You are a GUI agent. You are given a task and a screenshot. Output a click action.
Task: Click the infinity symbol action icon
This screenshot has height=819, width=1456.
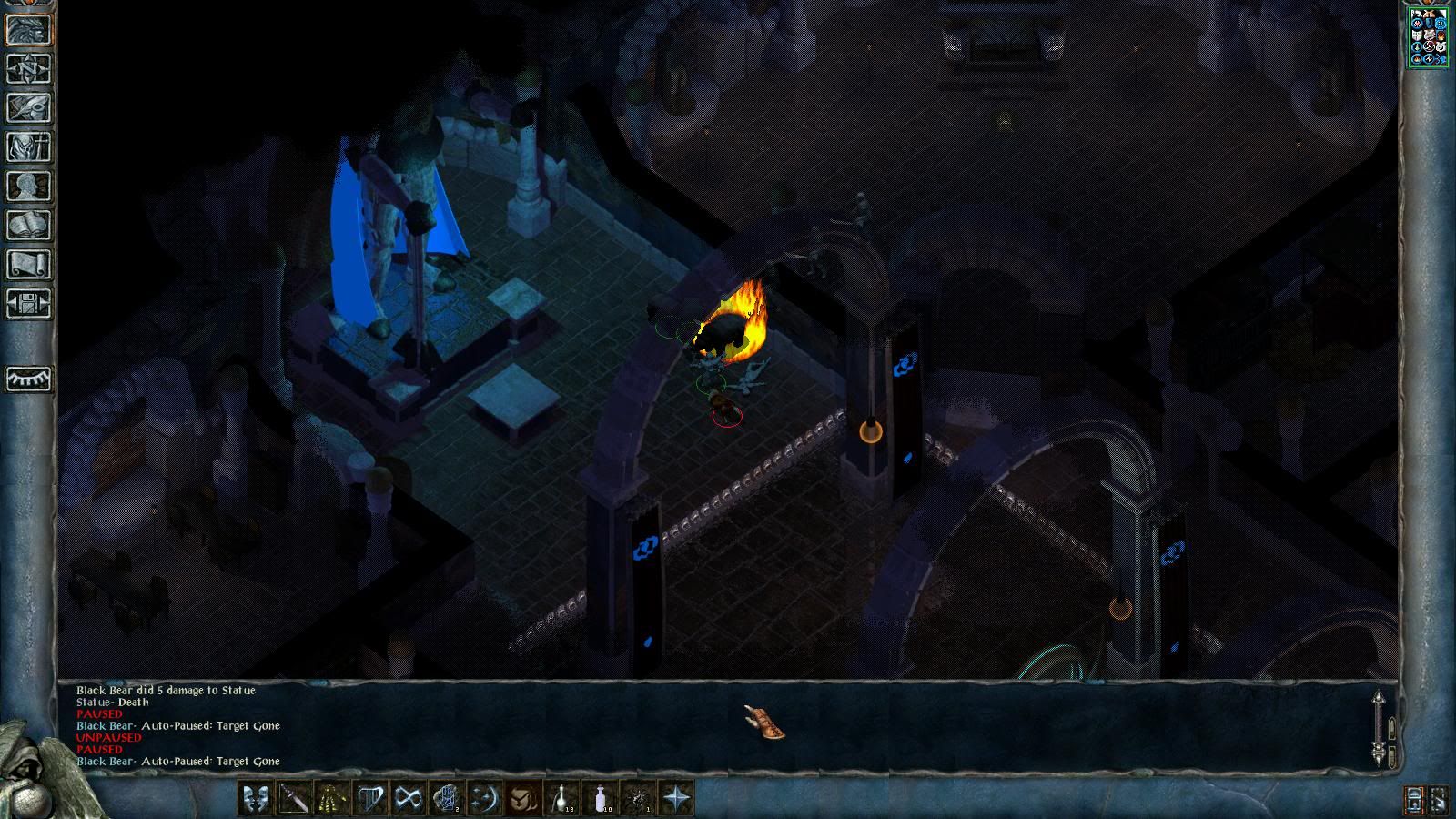409,799
